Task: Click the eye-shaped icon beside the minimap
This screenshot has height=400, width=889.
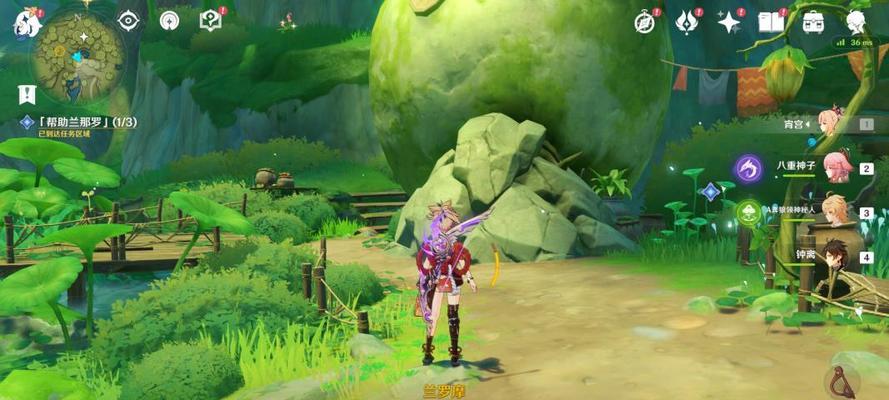Action: point(129,20)
